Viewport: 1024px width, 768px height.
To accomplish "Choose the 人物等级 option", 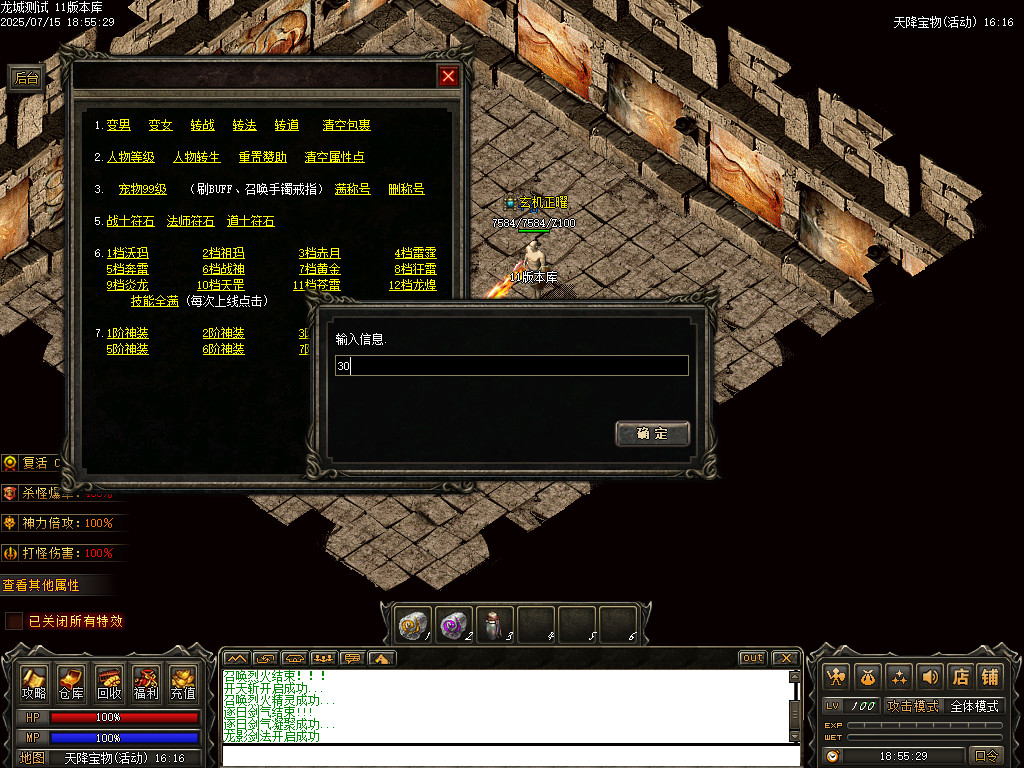I will coord(131,157).
